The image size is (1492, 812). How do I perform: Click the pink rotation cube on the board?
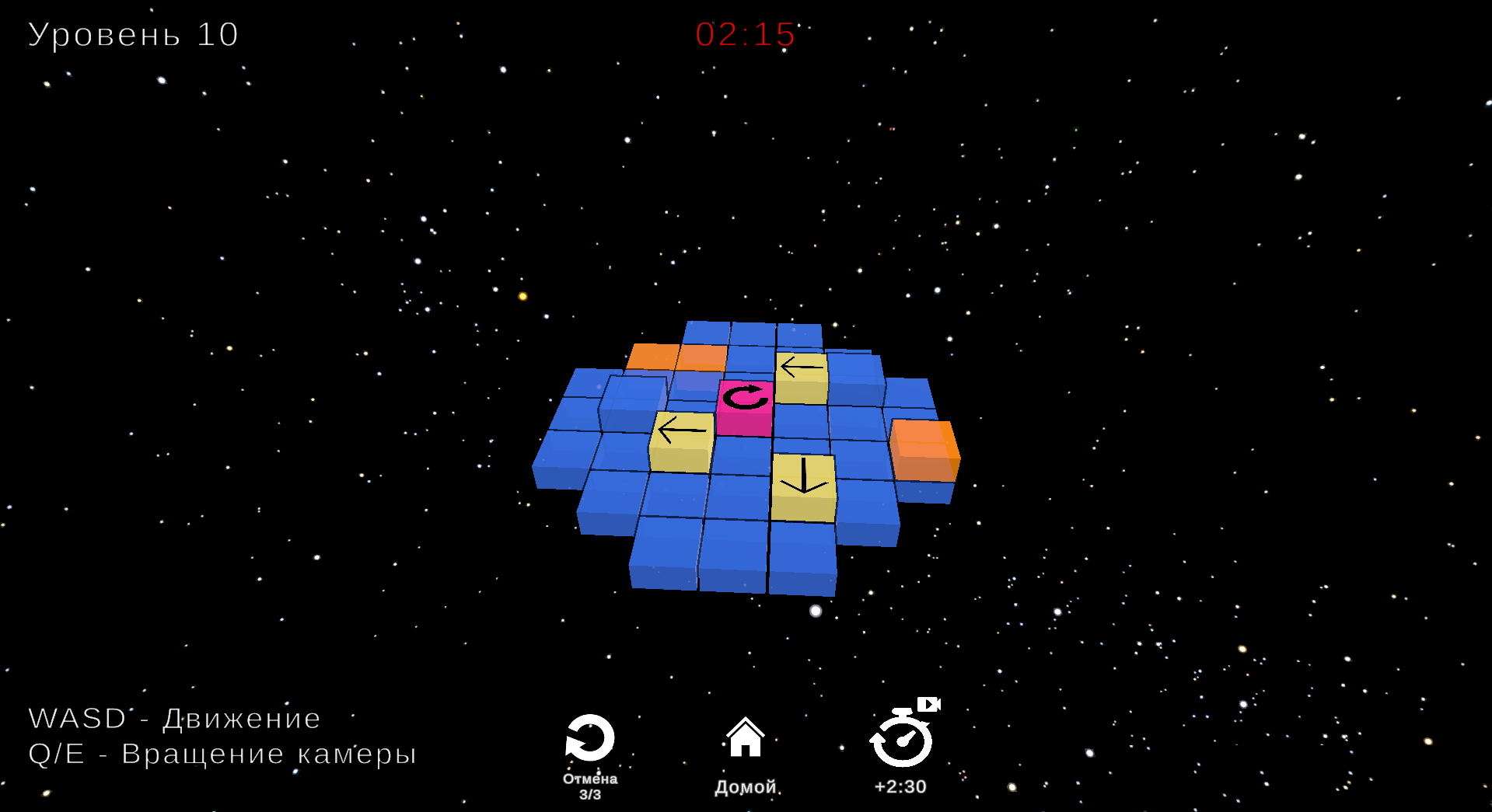point(745,408)
